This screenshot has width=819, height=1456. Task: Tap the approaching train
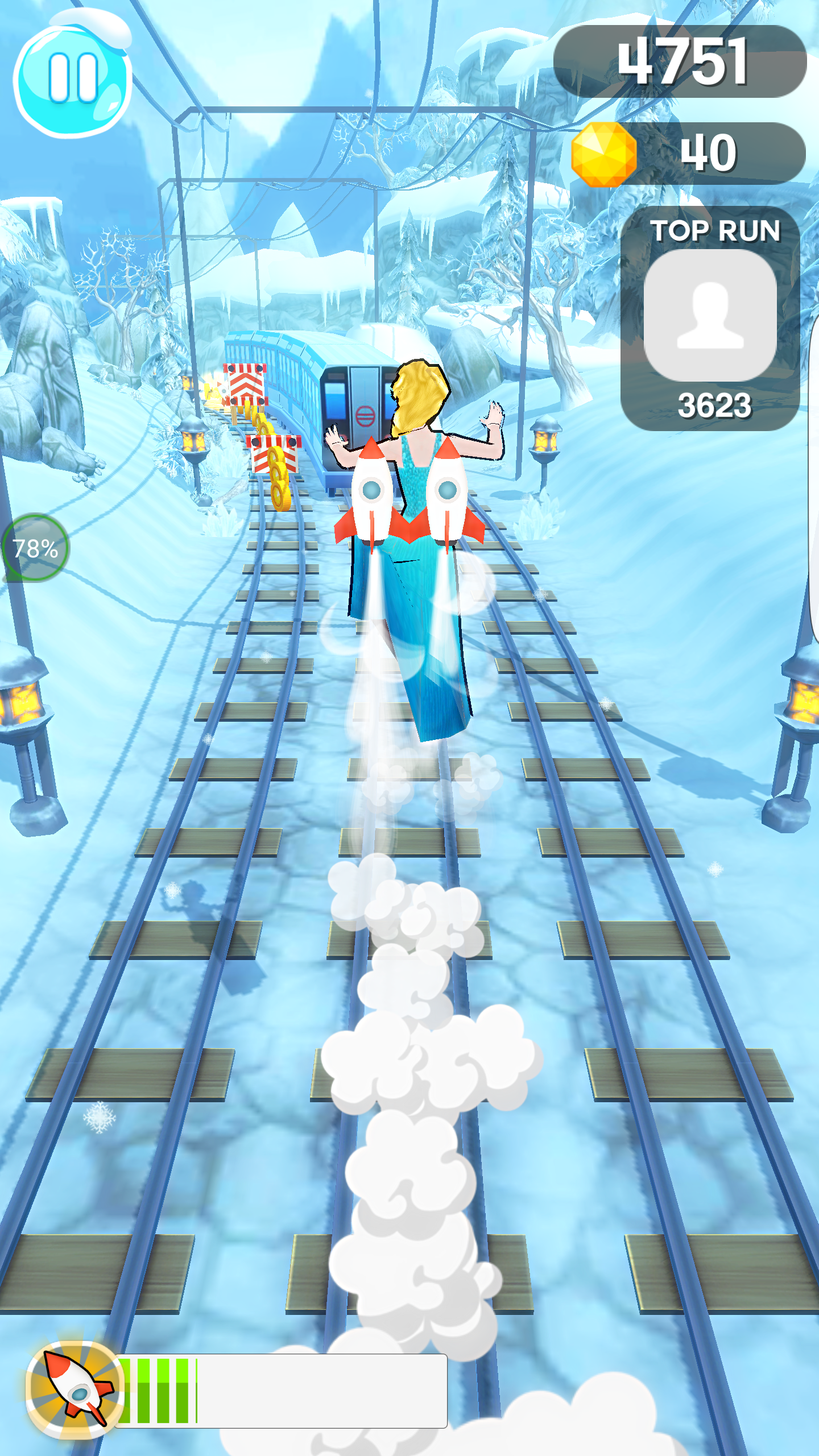[358, 409]
